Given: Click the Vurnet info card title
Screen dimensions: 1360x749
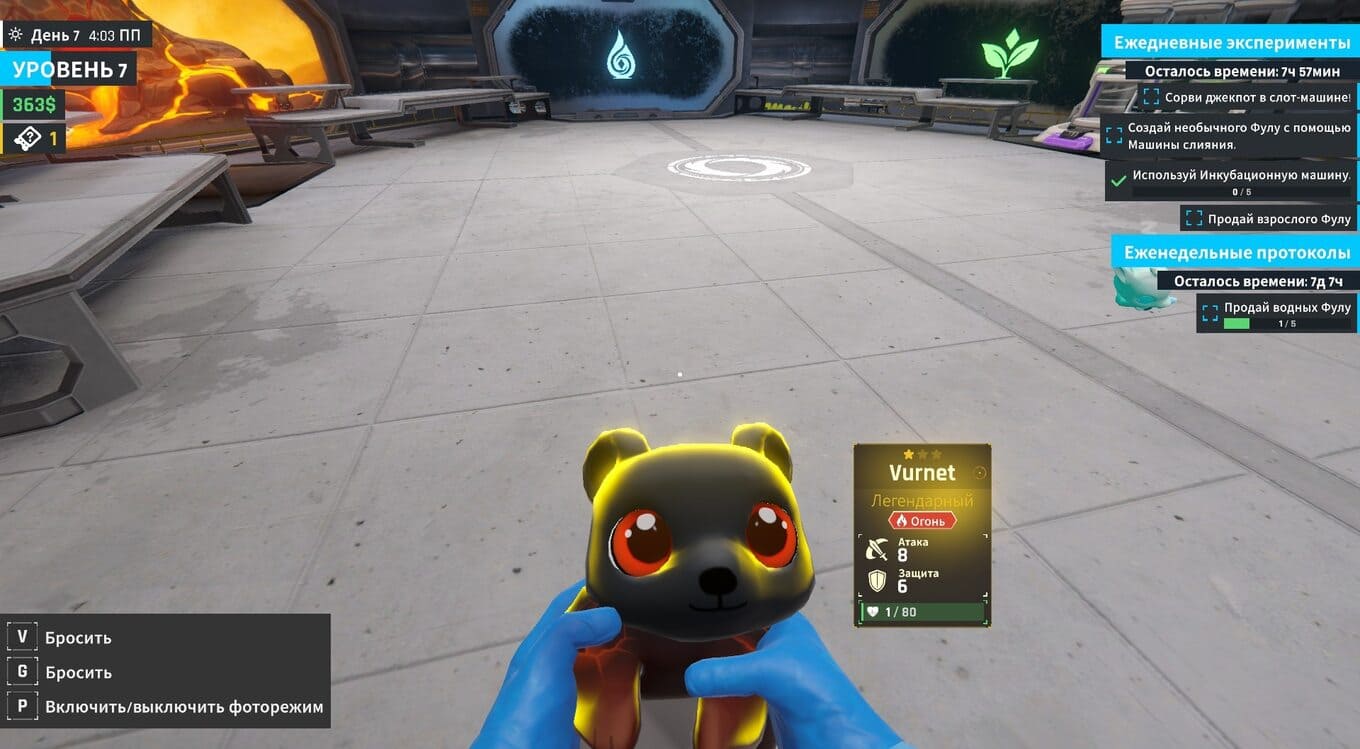Looking at the screenshot, I should 921,473.
